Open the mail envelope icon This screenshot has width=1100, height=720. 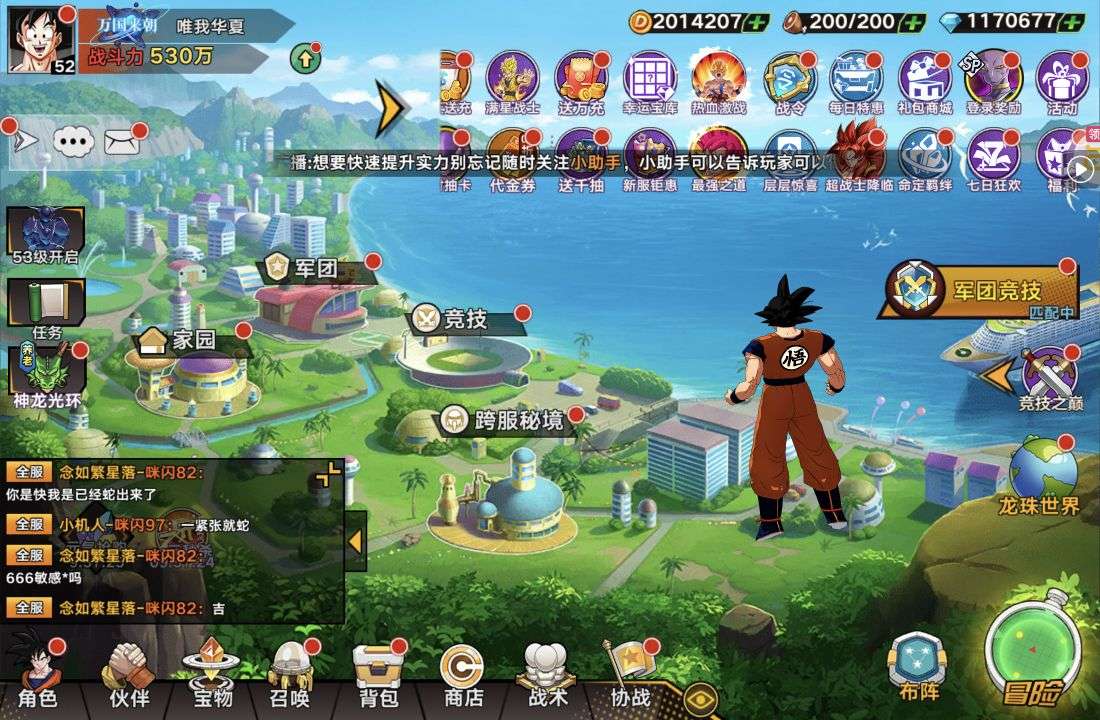pyautogui.click(x=121, y=141)
